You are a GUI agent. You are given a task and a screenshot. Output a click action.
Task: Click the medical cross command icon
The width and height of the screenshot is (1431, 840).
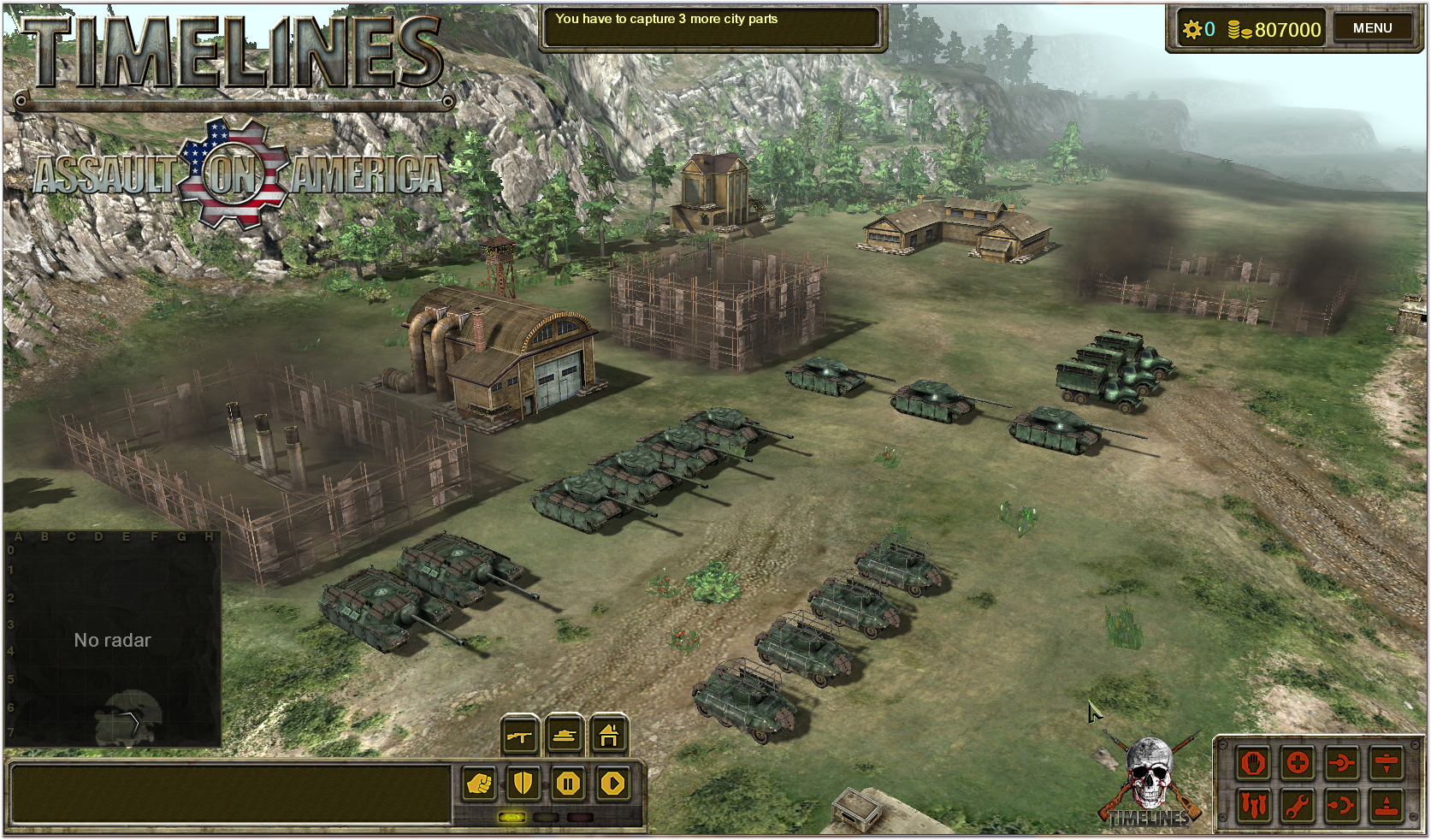click(1298, 763)
